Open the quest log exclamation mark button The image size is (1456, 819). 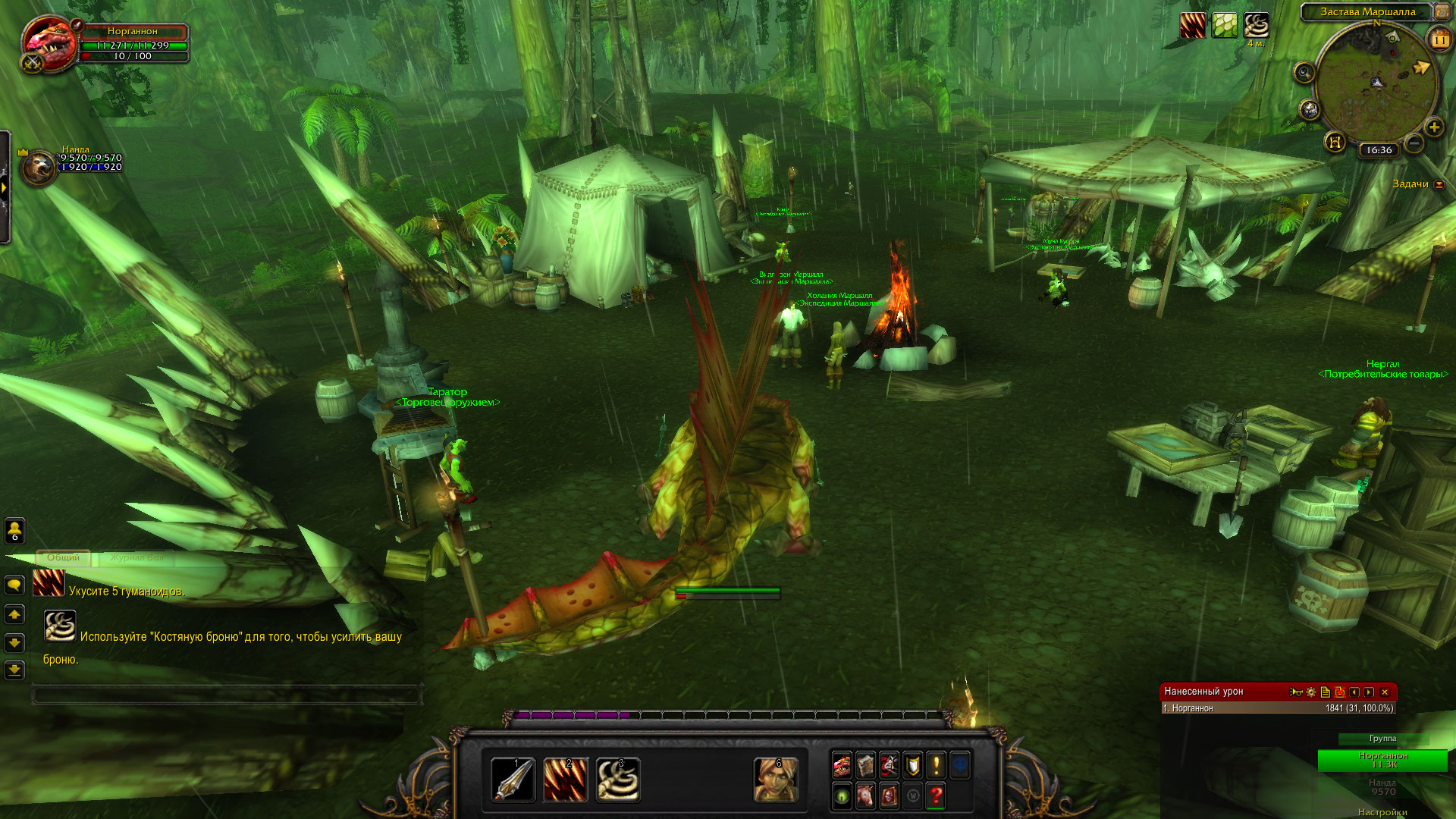coord(937,765)
